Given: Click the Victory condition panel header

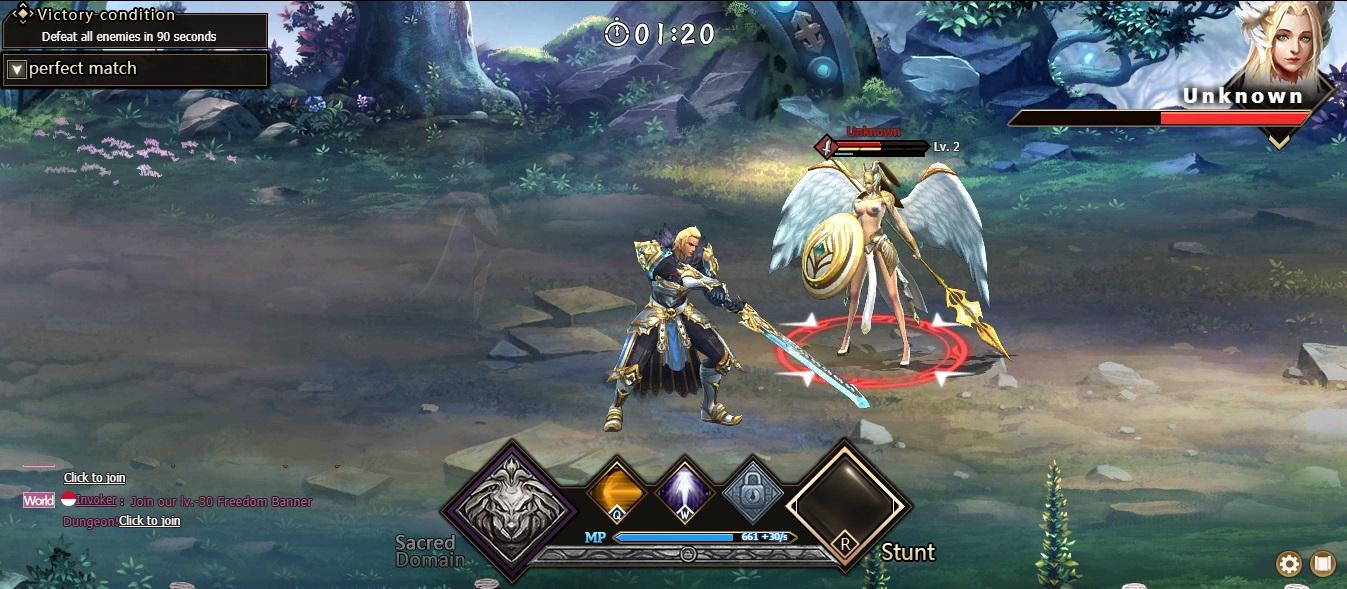Looking at the screenshot, I should [x=105, y=15].
